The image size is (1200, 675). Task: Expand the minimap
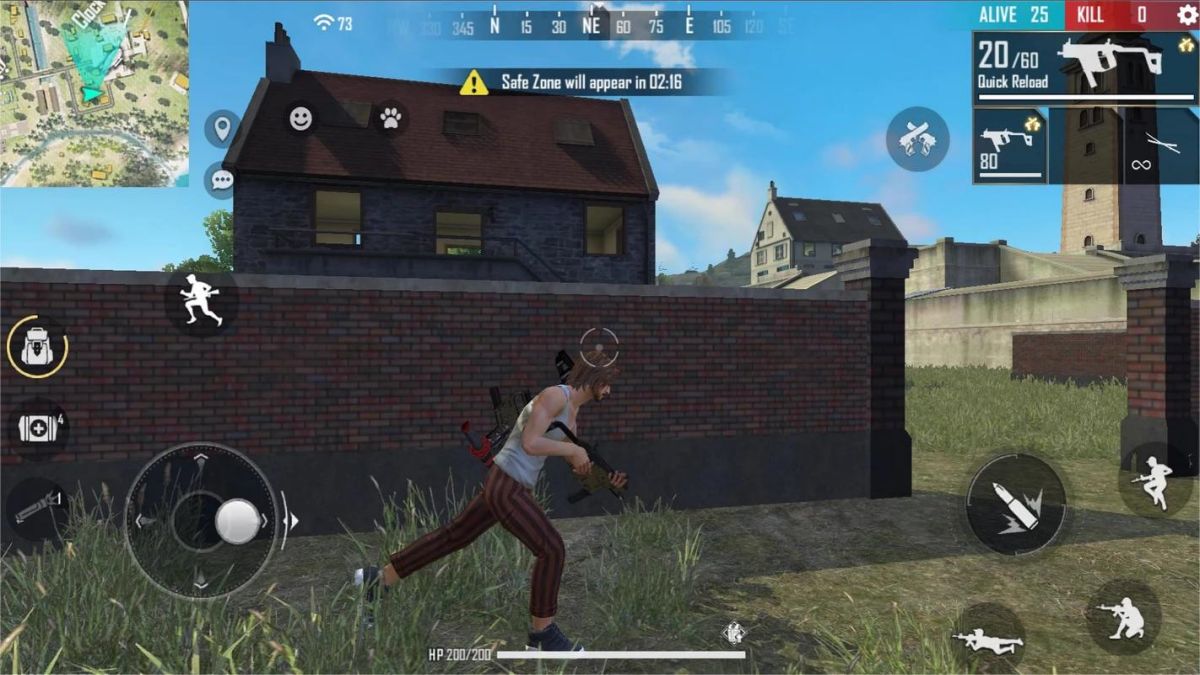tap(94, 93)
